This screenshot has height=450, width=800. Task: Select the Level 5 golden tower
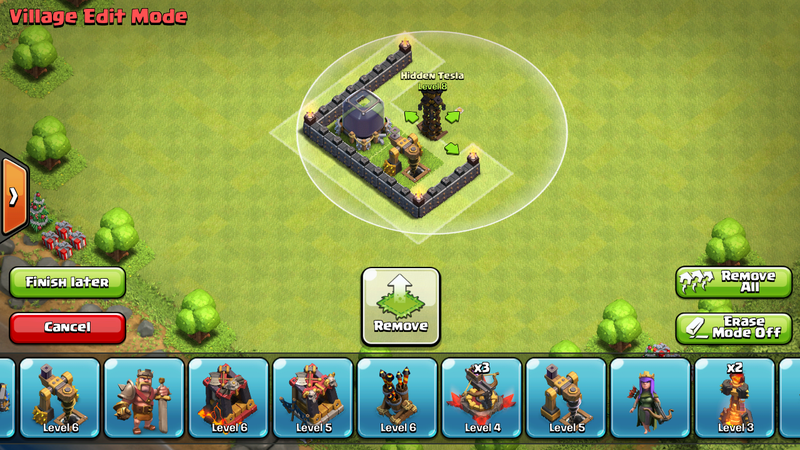tap(566, 397)
